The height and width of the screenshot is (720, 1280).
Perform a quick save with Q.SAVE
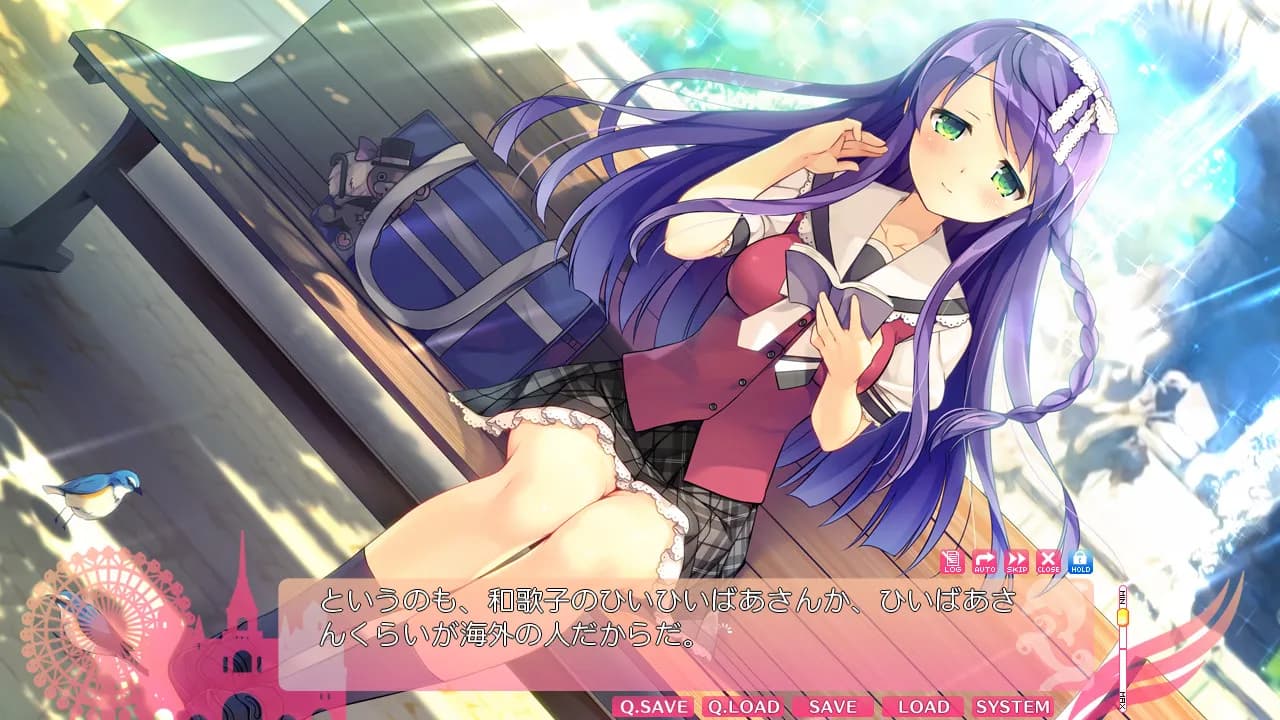[x=655, y=707]
